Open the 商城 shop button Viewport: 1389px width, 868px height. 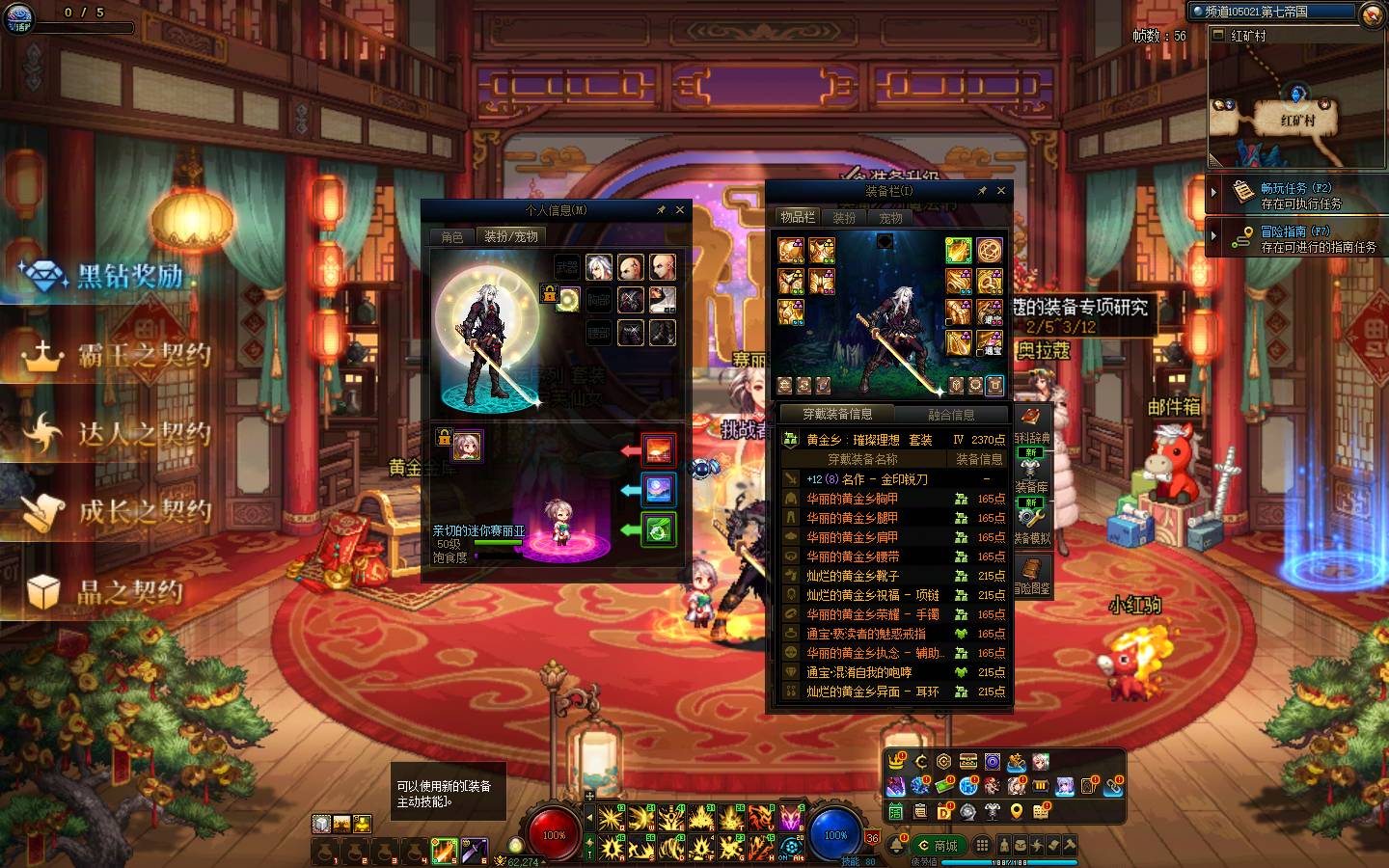(938, 846)
